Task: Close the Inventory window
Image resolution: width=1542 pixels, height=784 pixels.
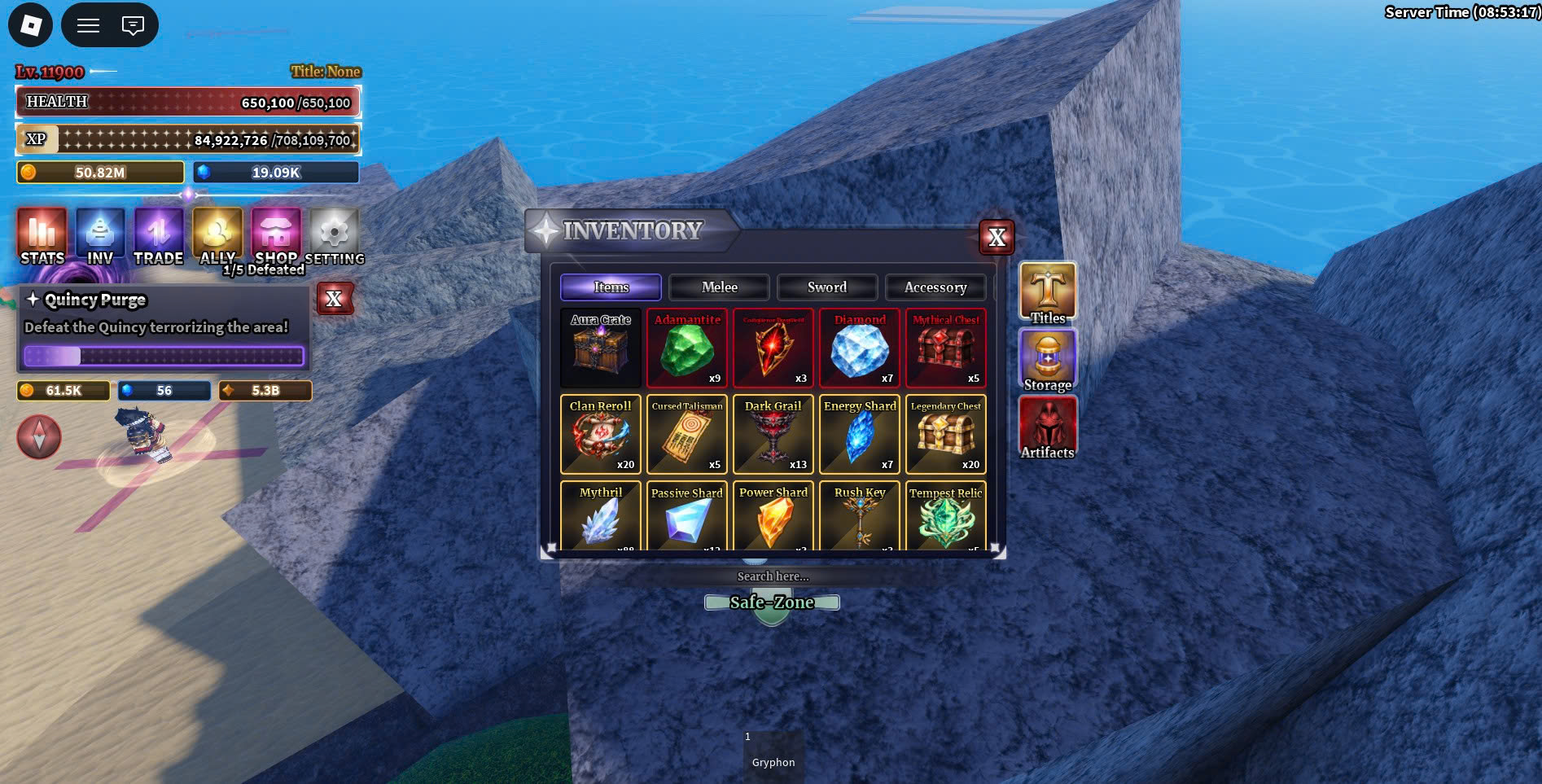Action: 997,238
